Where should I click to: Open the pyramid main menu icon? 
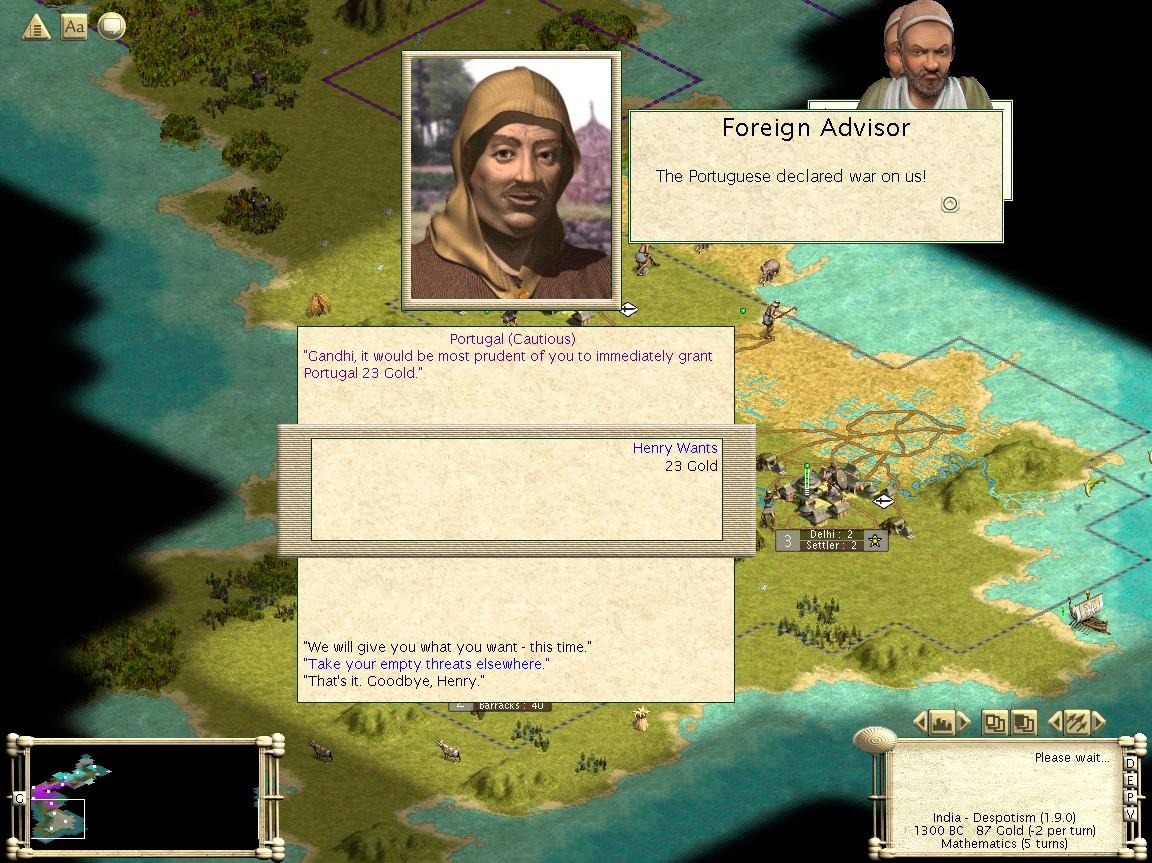click(x=36, y=27)
